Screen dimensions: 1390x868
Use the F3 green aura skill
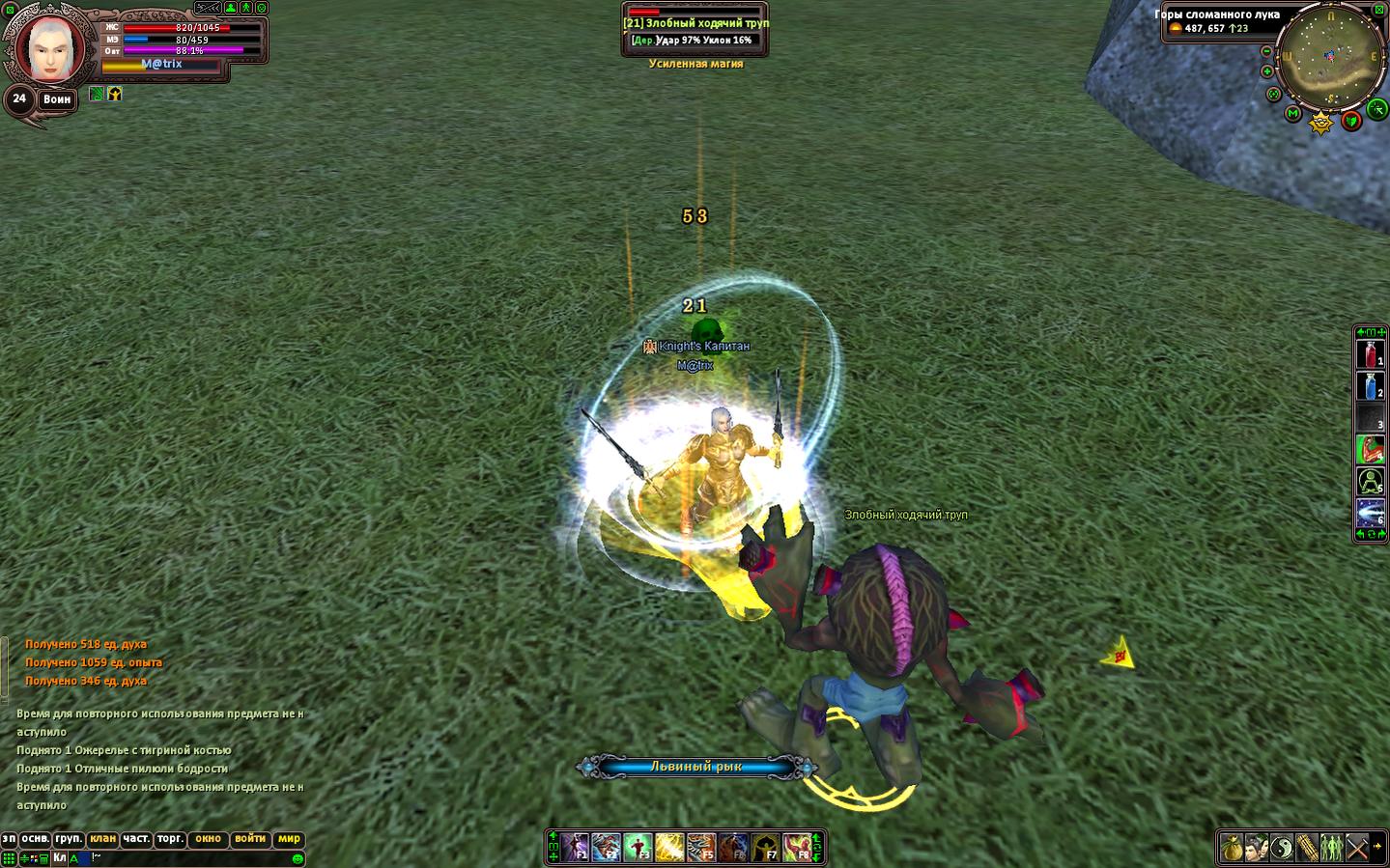638,848
